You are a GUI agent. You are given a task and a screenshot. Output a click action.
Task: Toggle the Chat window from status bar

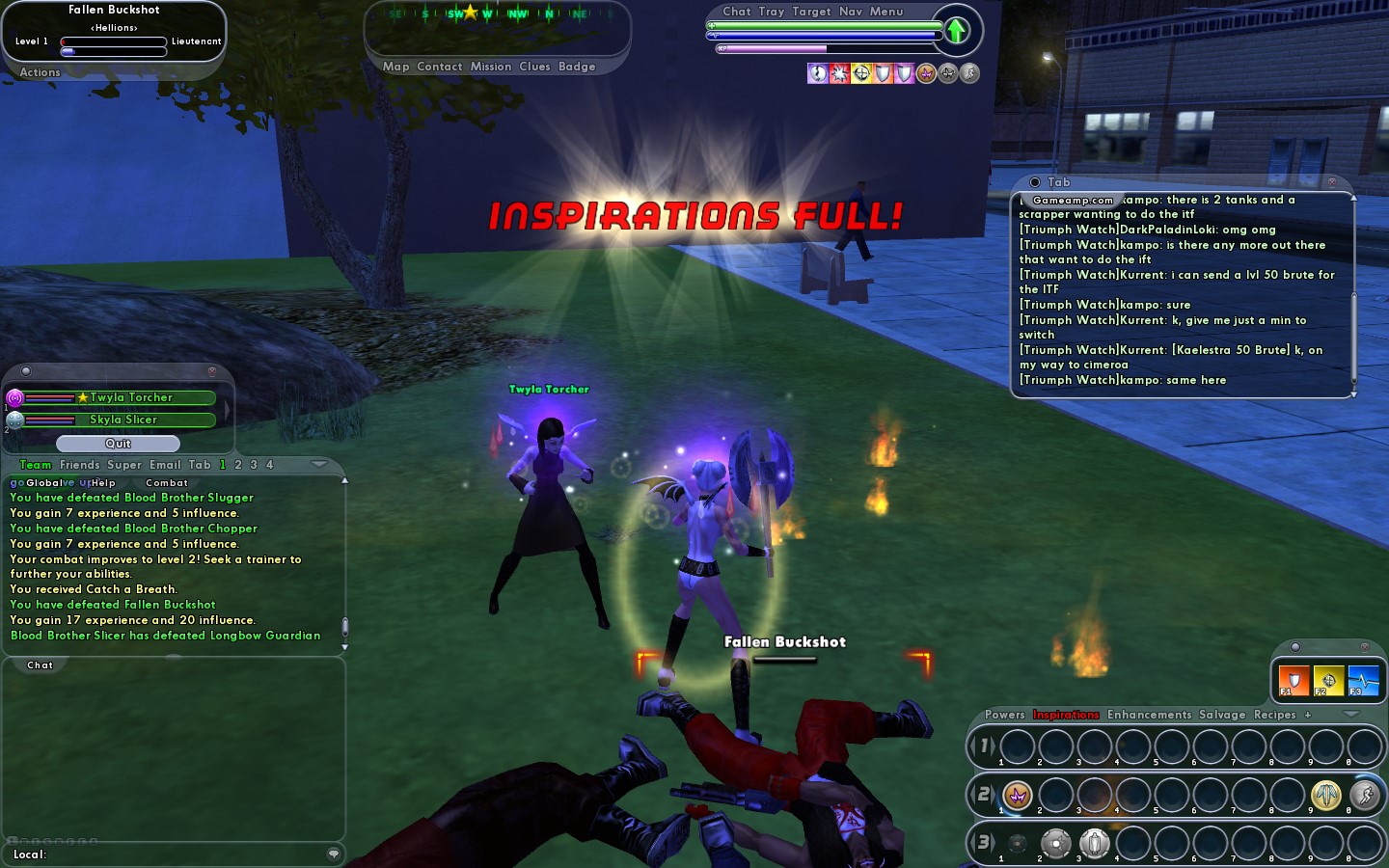737,12
